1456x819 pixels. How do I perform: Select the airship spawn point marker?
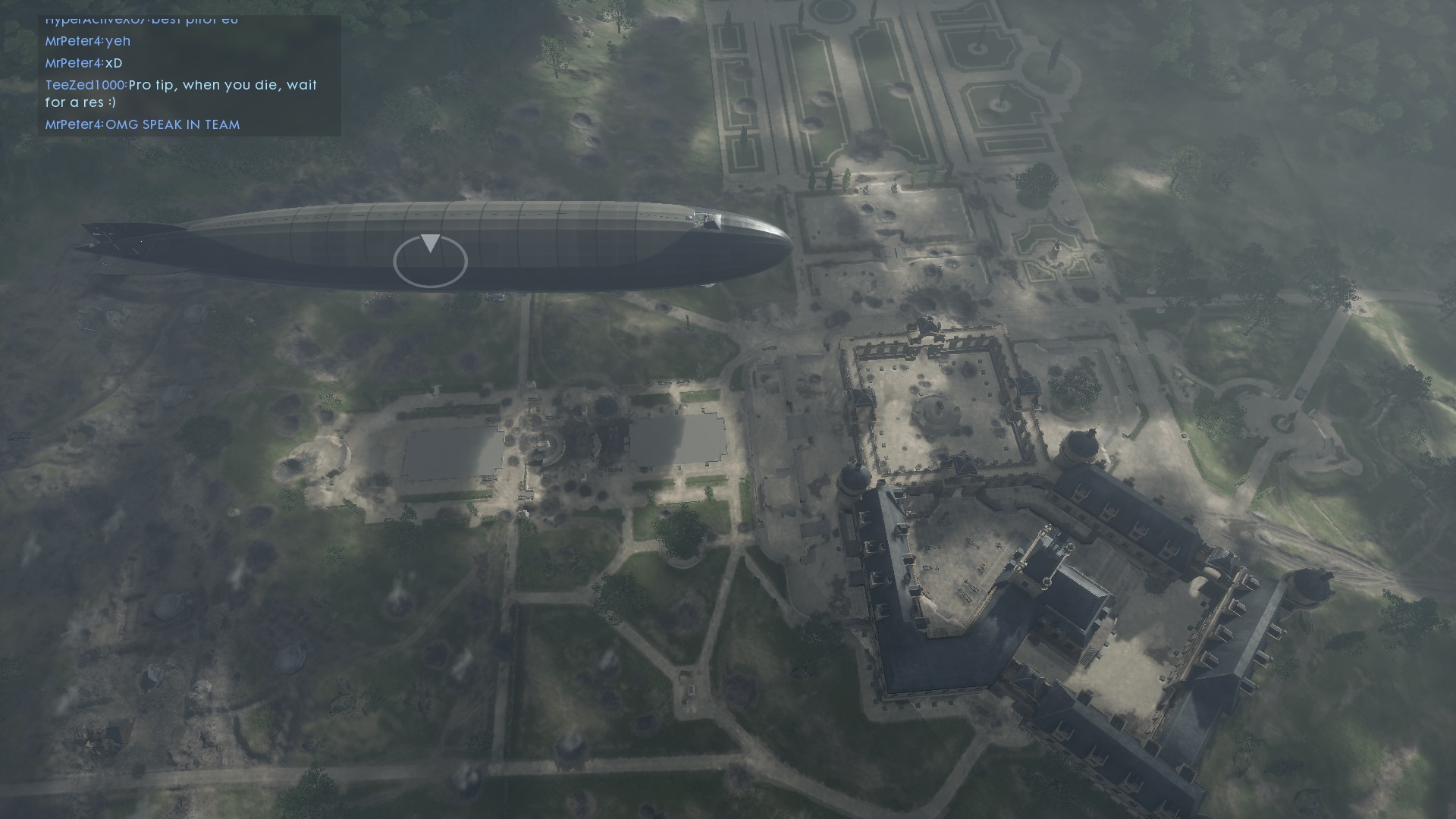430,260
